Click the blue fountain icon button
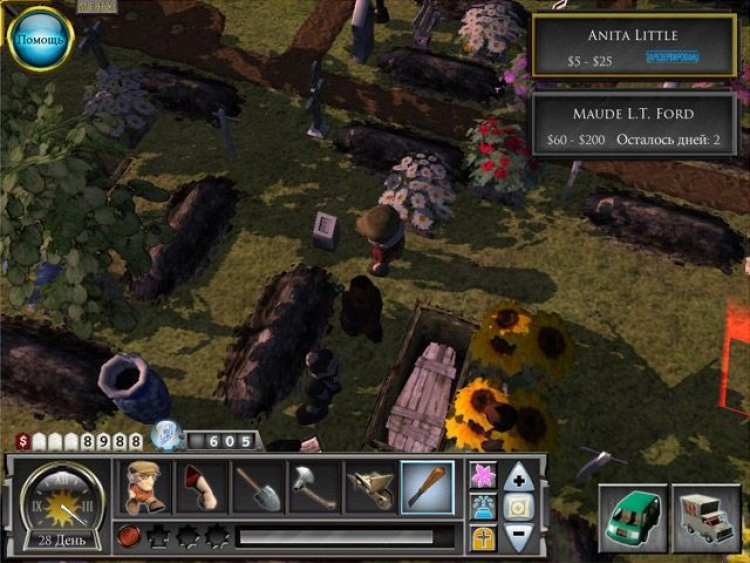 click(484, 507)
